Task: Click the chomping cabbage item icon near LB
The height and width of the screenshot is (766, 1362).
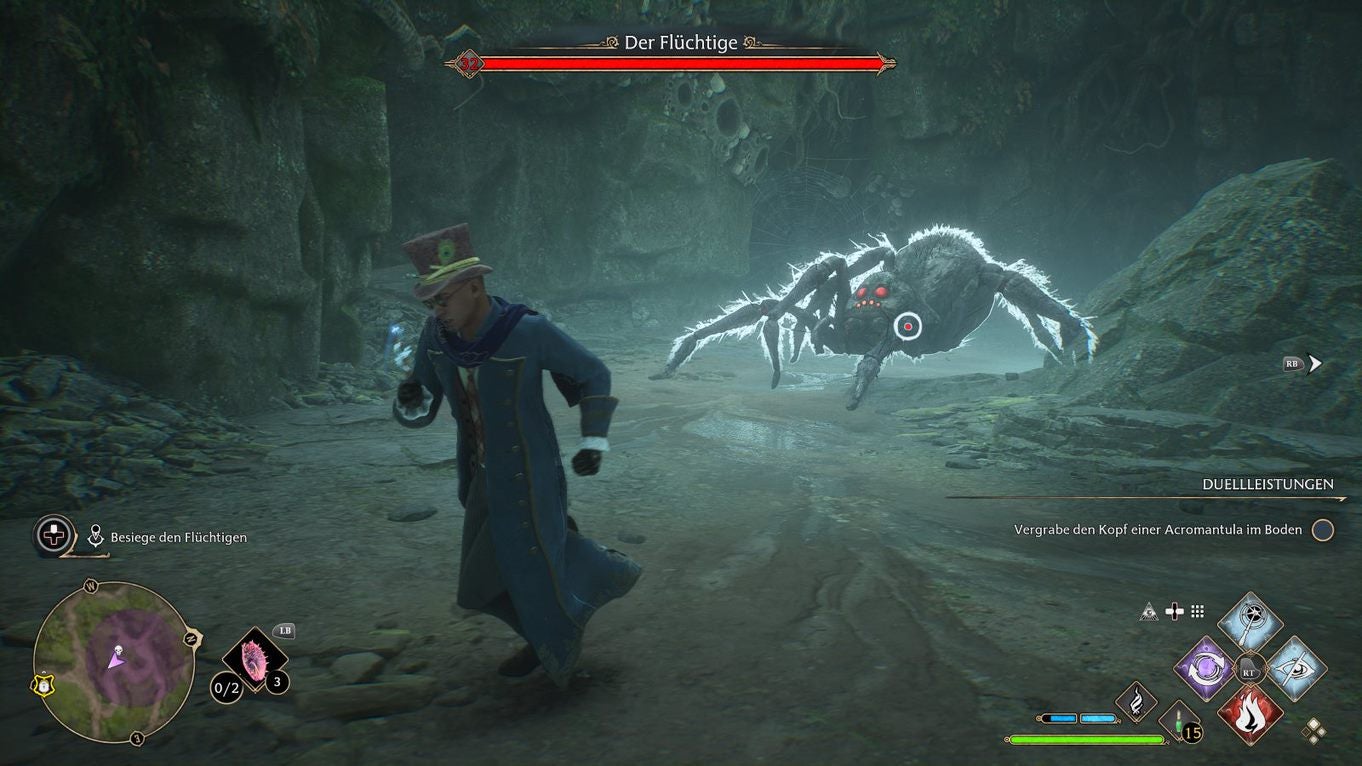Action: [254, 660]
